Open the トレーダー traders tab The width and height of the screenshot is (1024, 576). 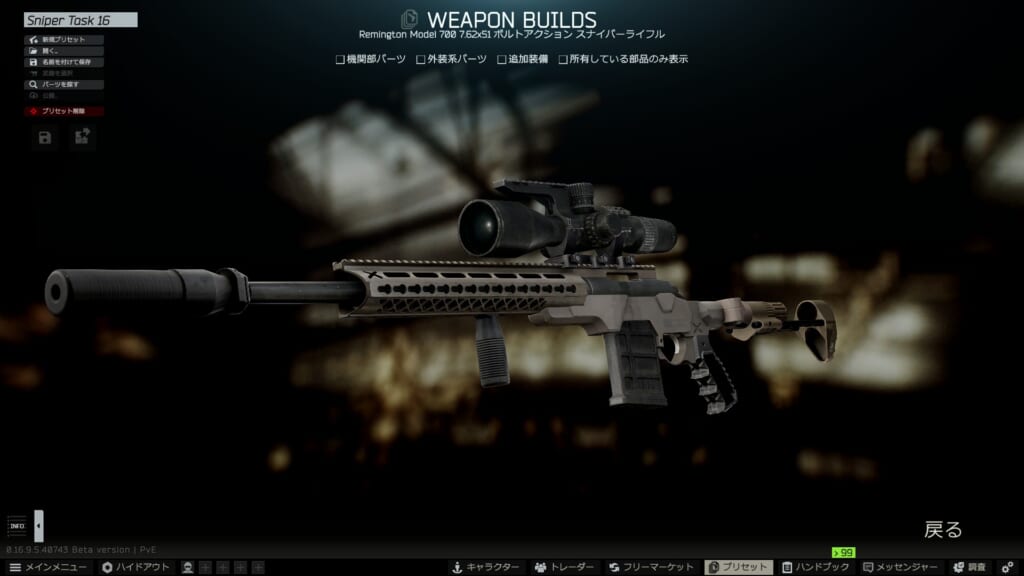tap(565, 567)
